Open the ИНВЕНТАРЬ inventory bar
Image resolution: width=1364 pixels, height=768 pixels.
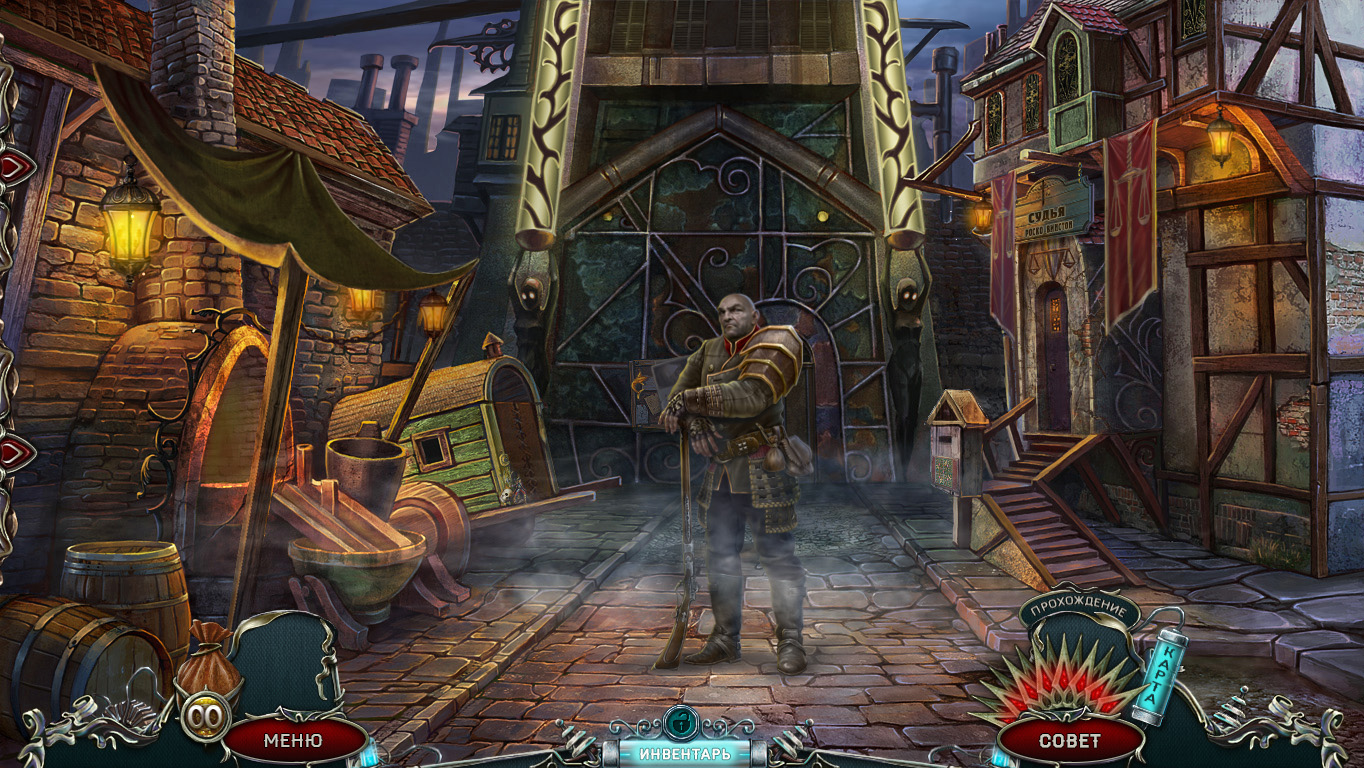pos(685,753)
